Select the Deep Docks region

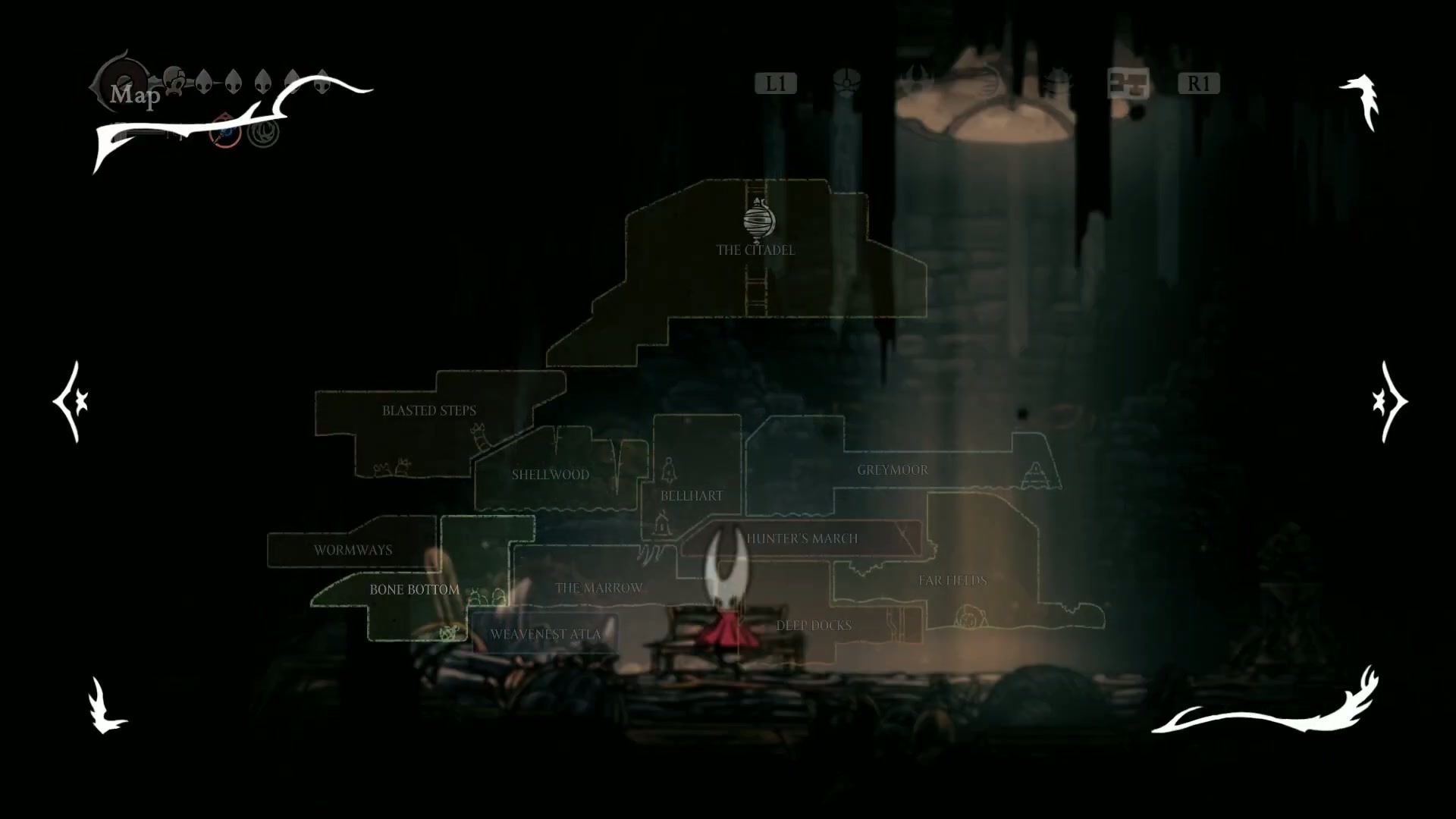point(814,626)
